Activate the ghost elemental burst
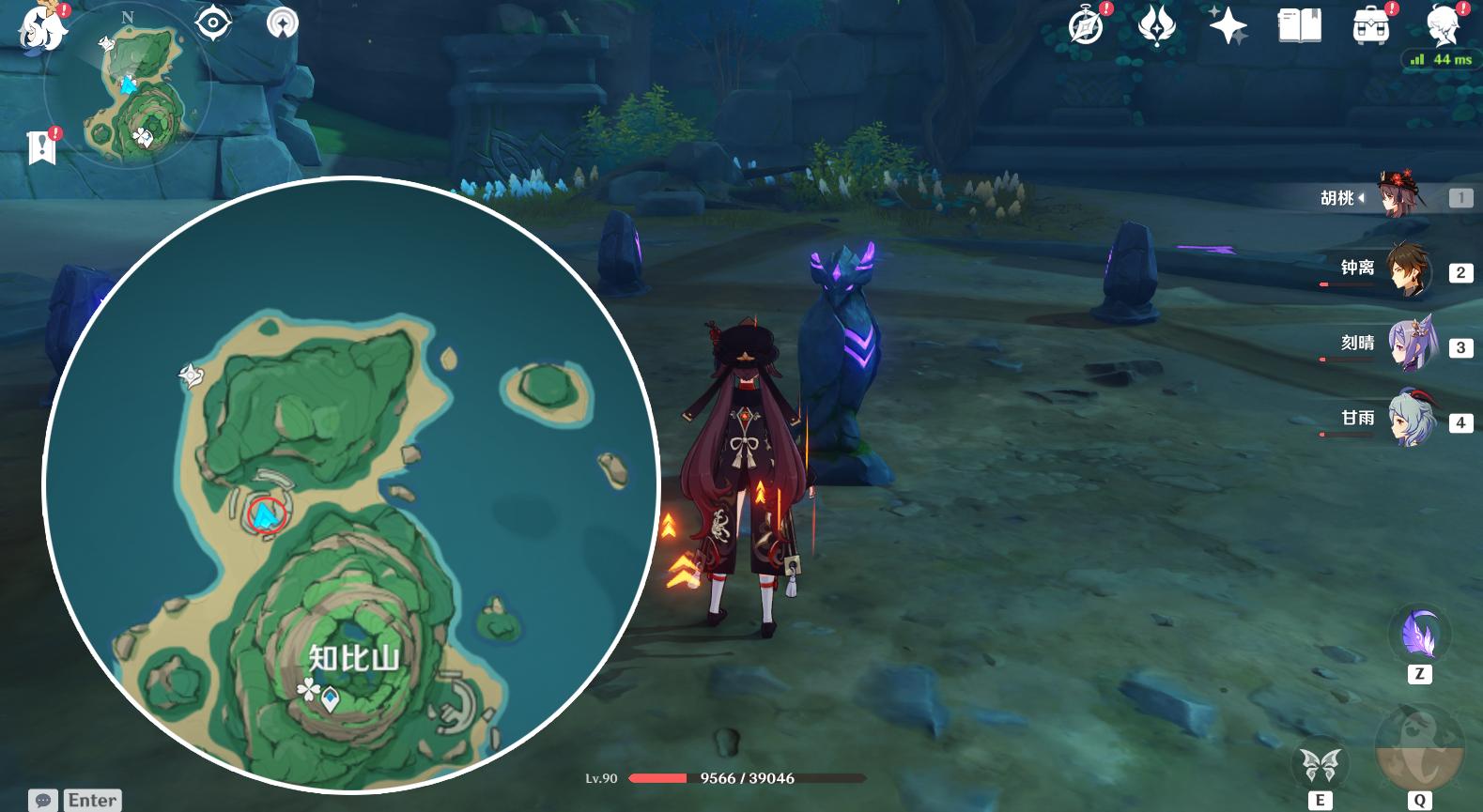This screenshot has height=812, width=1483. point(1418,748)
